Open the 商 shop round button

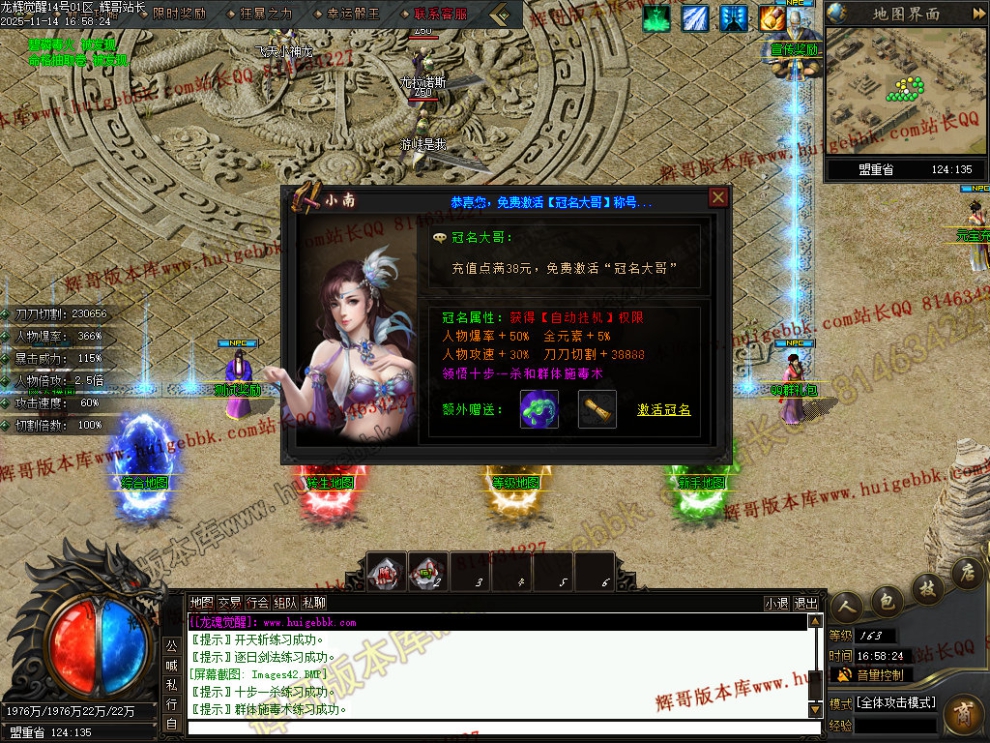pos(965,714)
